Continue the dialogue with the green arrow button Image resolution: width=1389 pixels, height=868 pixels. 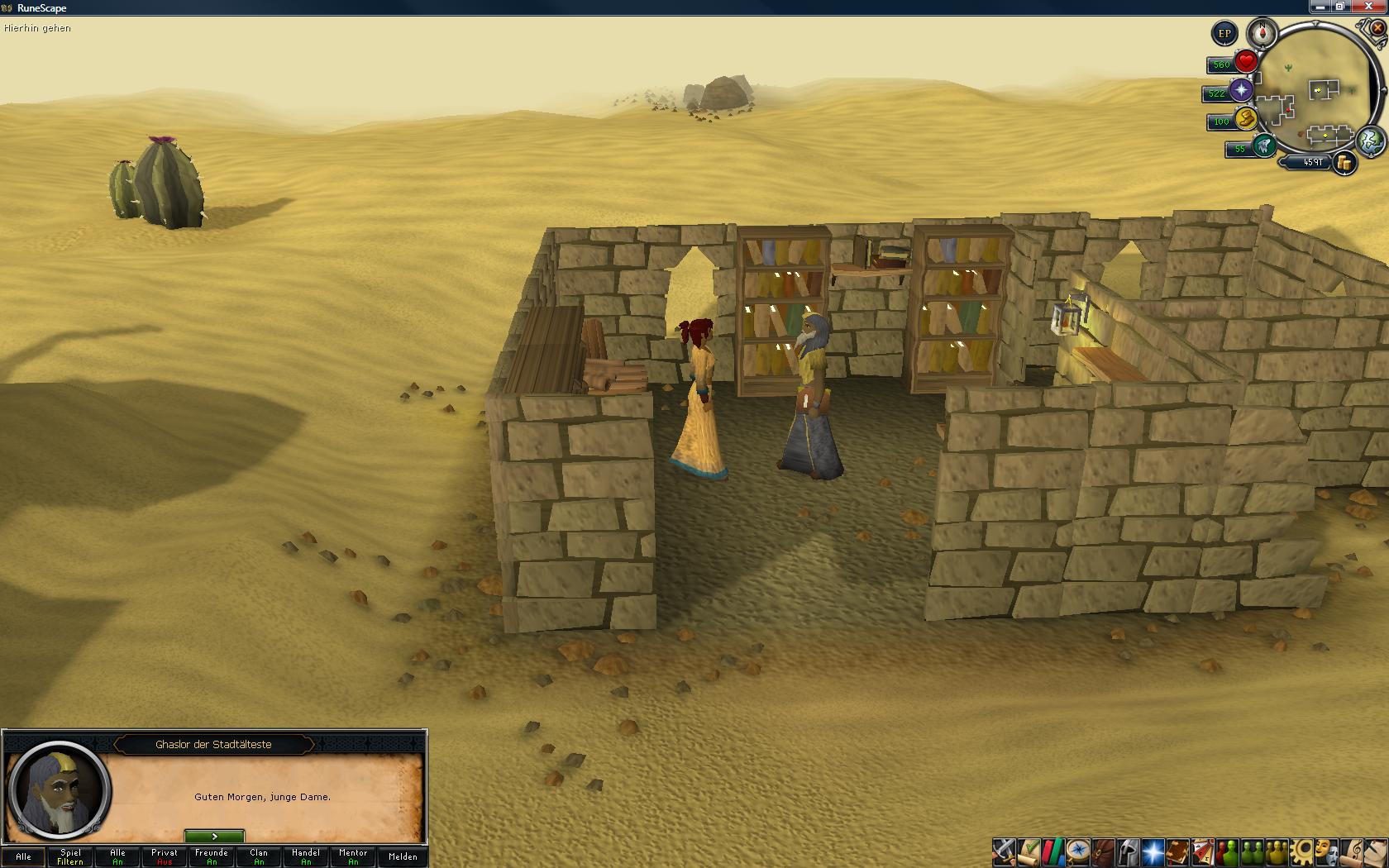(x=214, y=837)
